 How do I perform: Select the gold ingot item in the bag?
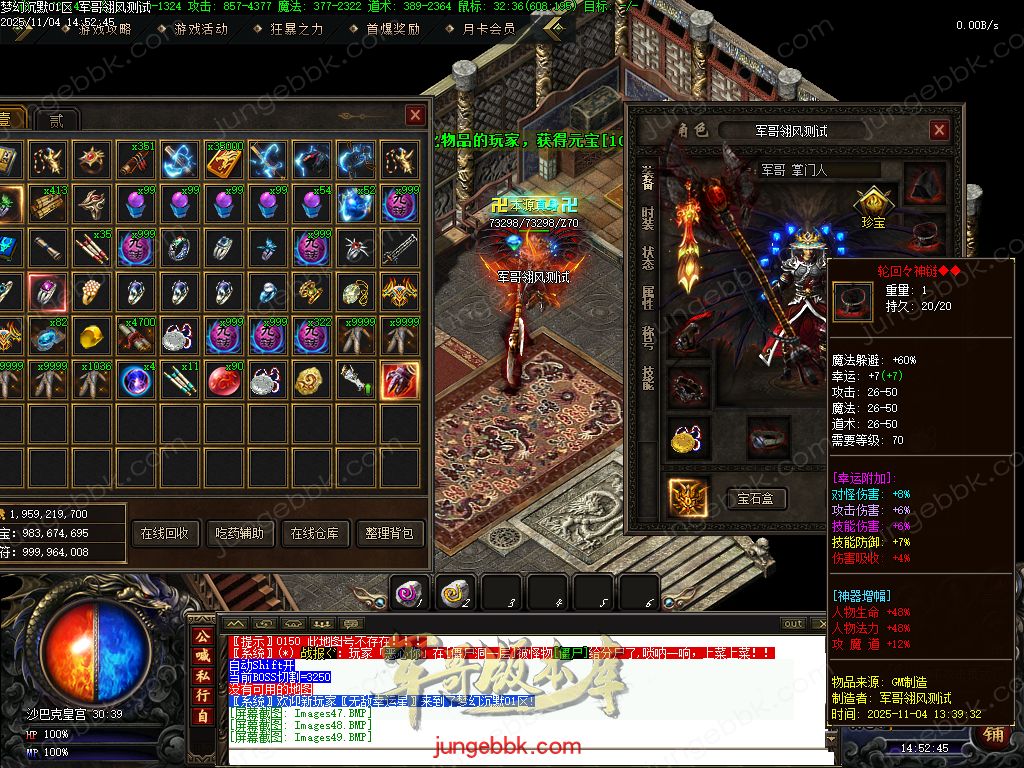[x=92, y=335]
